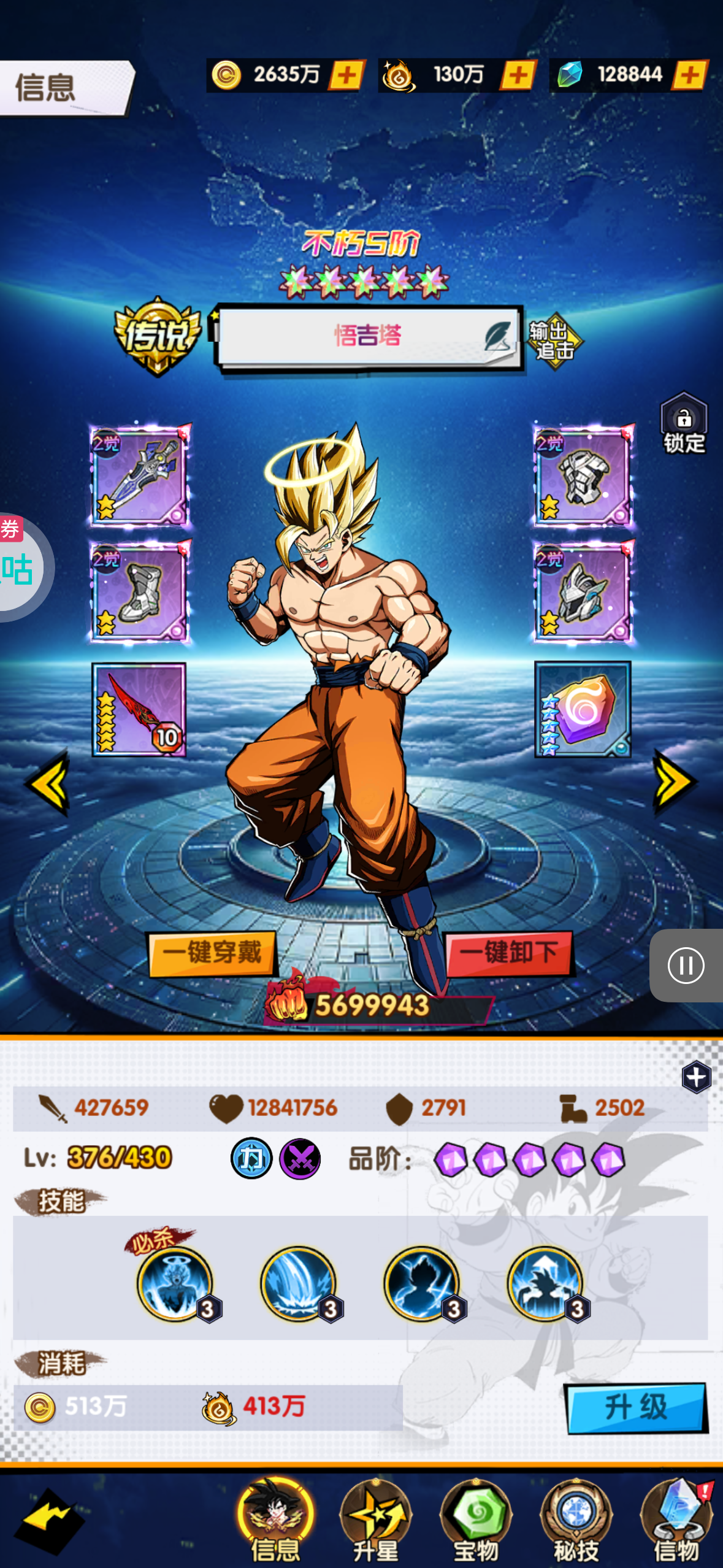Select the equipped gauntlet slot
This screenshot has width=723, height=1568.
[583, 475]
